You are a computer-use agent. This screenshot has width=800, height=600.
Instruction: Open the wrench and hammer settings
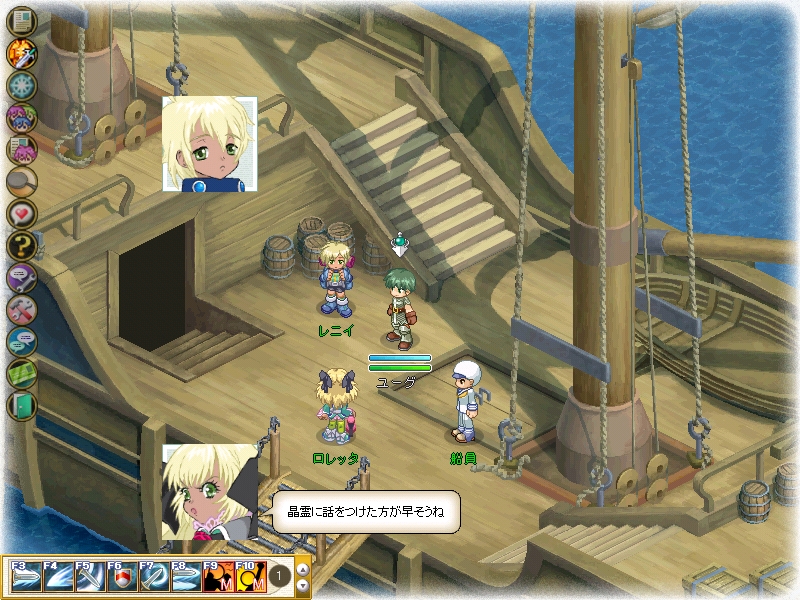pyautogui.click(x=21, y=309)
